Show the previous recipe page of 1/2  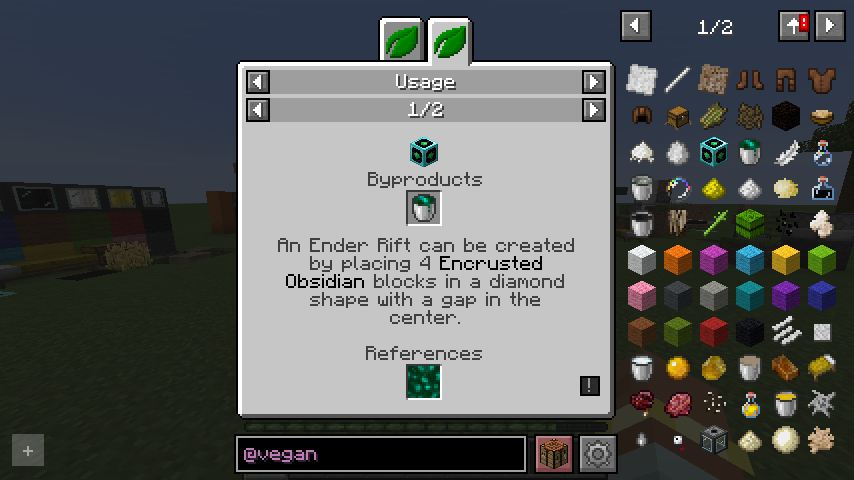[258, 109]
